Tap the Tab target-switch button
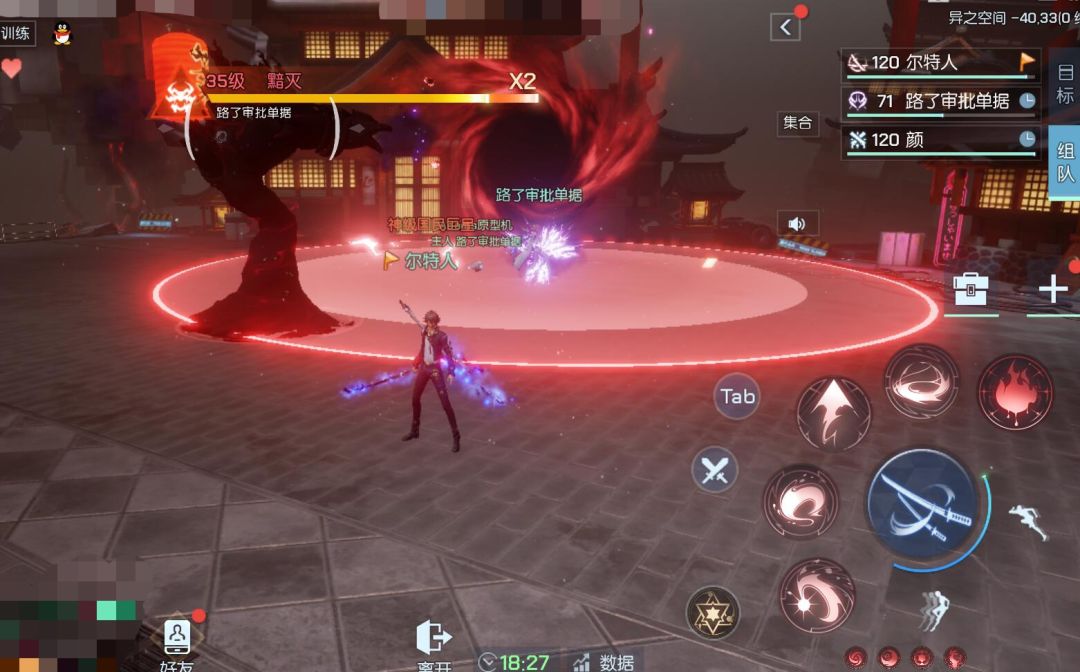 (738, 397)
